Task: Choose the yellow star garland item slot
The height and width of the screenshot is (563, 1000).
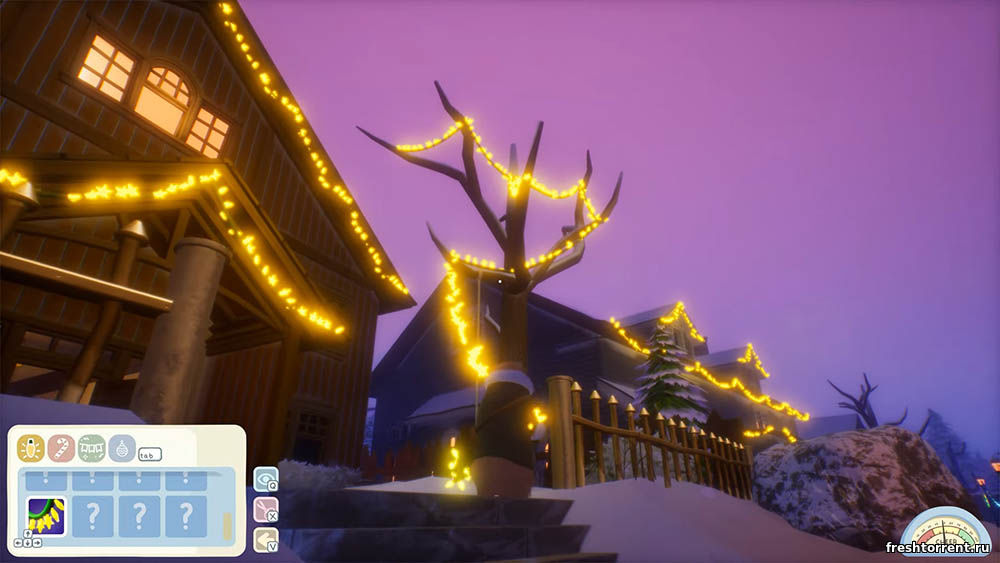Action: (46, 516)
